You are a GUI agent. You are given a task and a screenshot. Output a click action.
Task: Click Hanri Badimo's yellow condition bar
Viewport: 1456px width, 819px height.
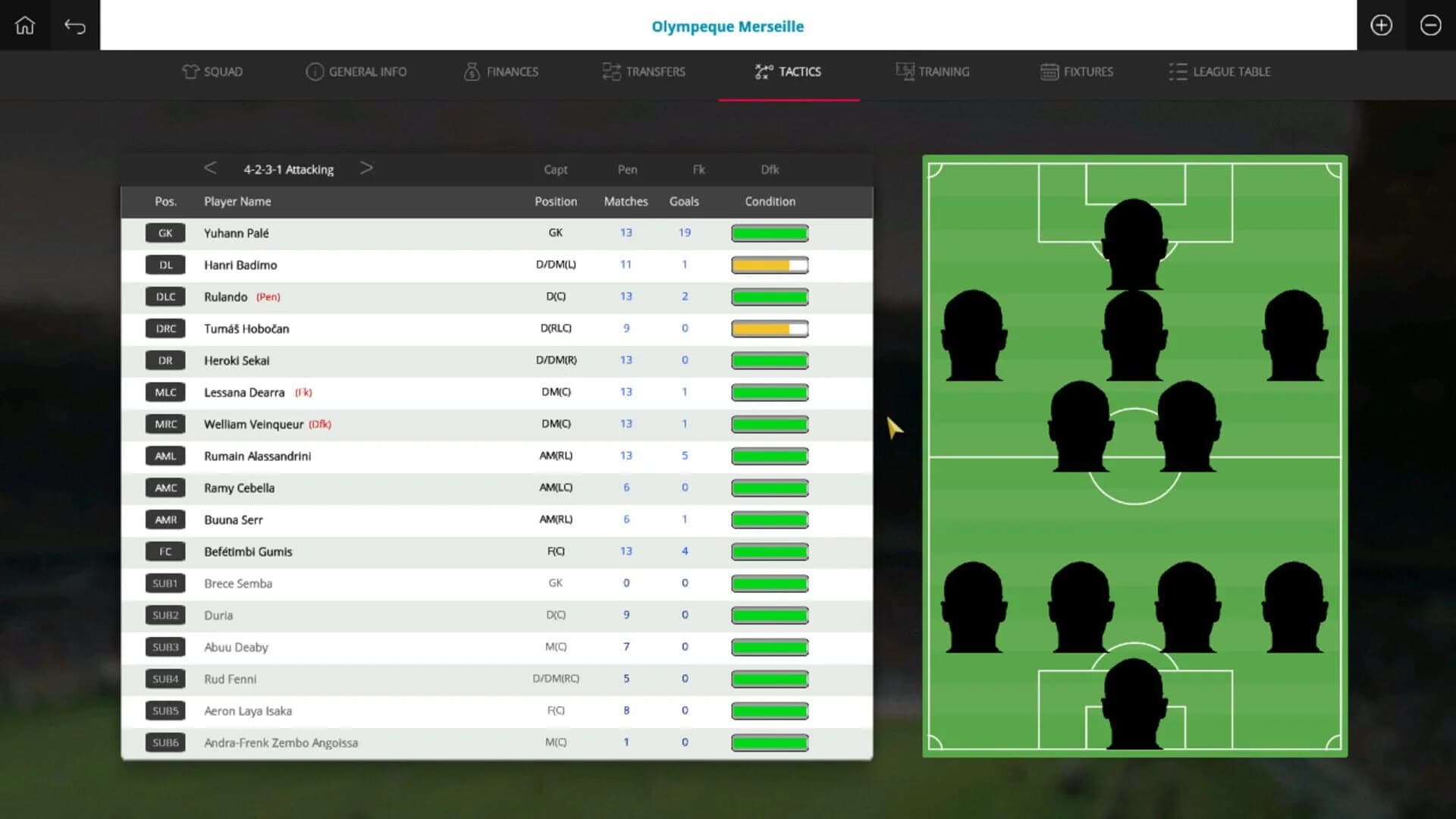click(769, 265)
